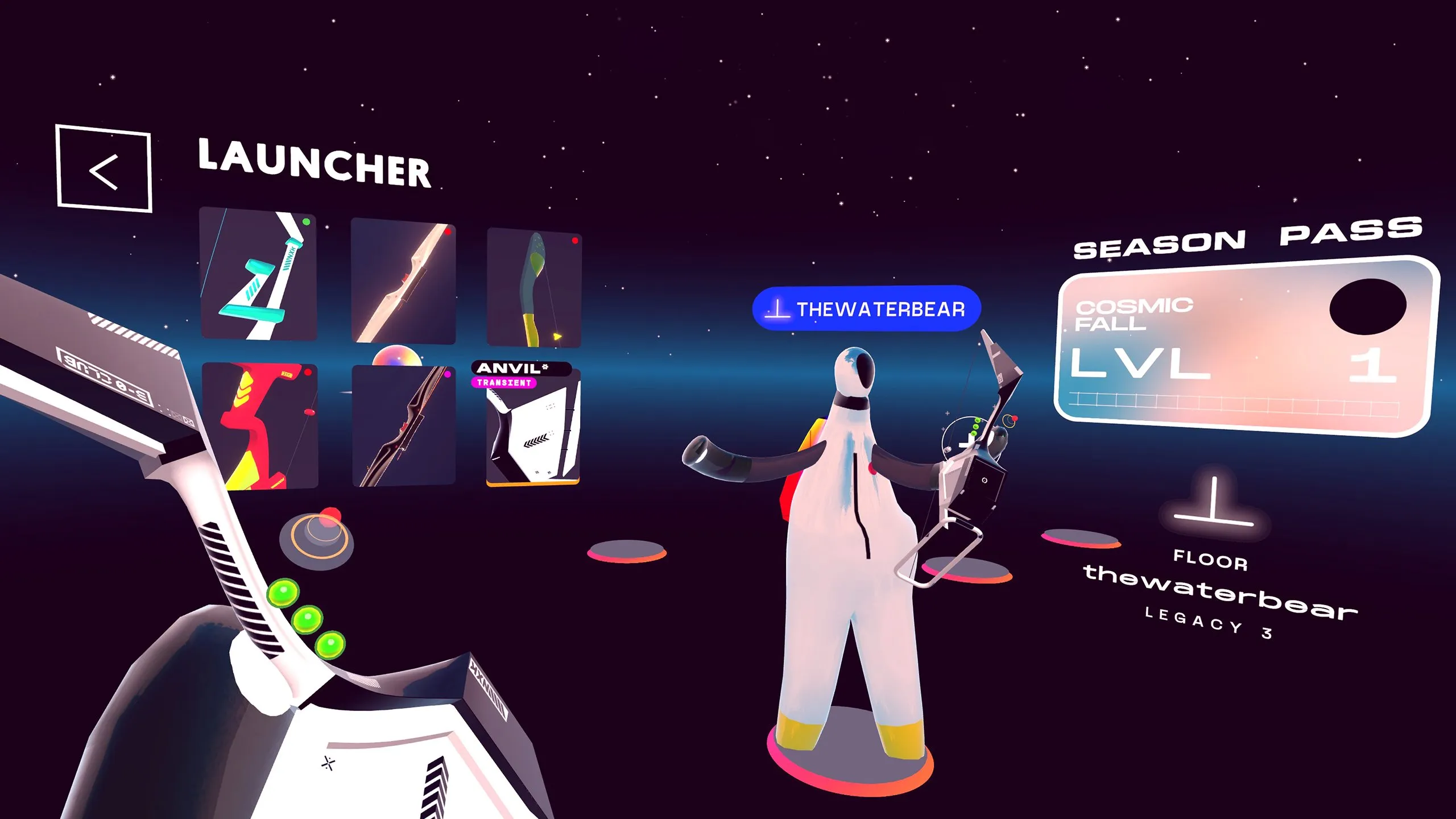The image size is (1456, 819).
Task: Choose the pale cream recurve bow skin
Action: tap(403, 282)
